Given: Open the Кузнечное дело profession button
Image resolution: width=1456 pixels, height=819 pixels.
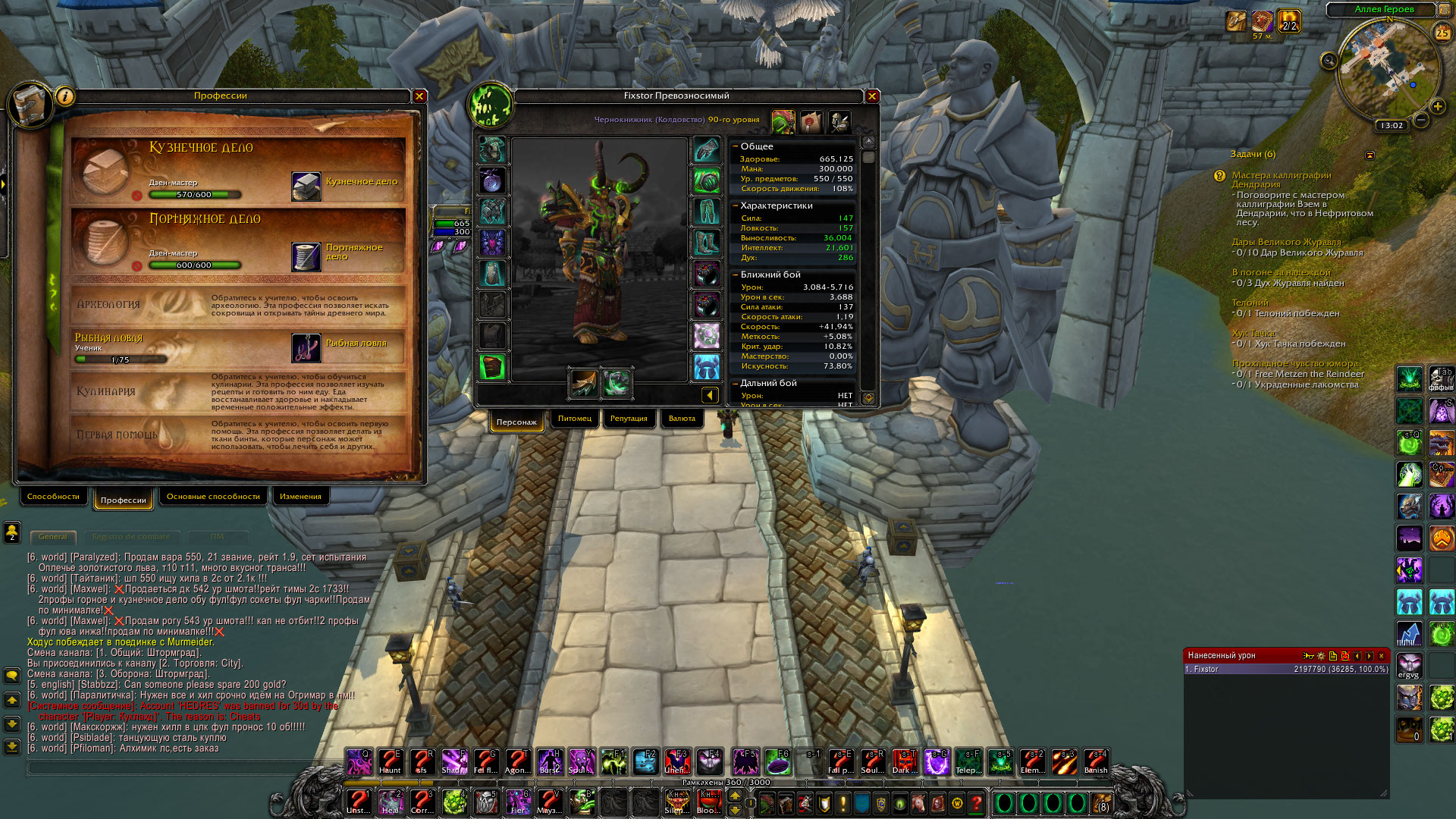Looking at the screenshot, I should (306, 186).
